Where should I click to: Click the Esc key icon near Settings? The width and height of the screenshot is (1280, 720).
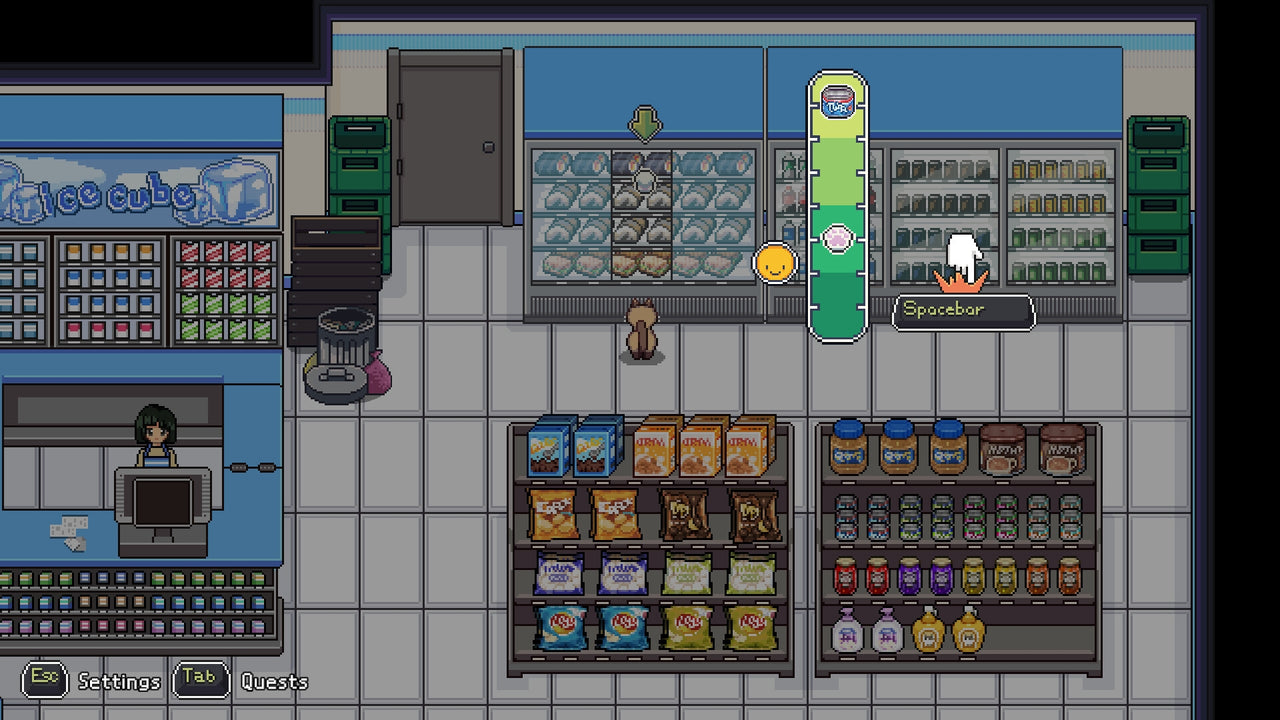(x=47, y=681)
